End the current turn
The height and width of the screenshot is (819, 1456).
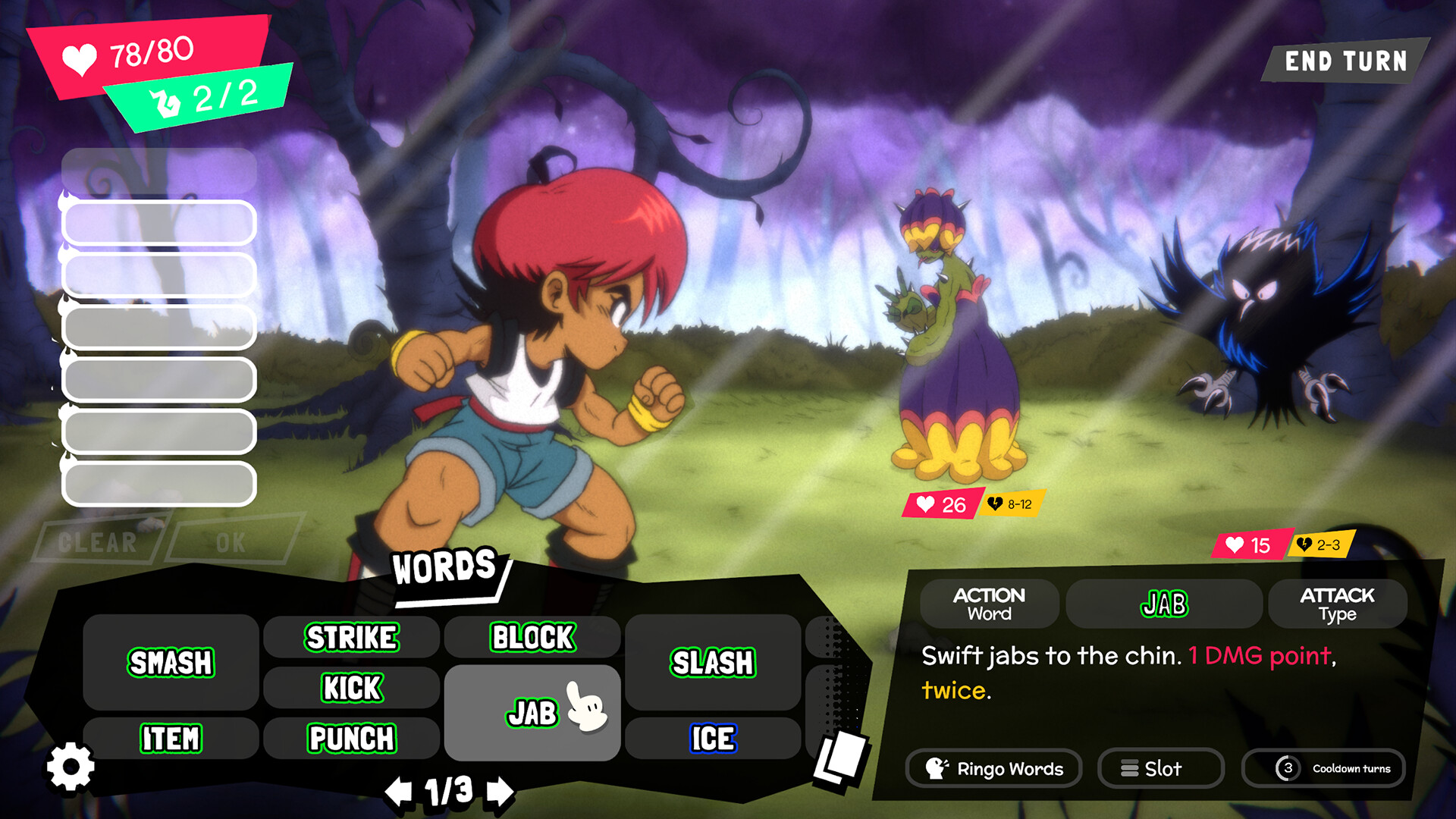[x=1345, y=61]
